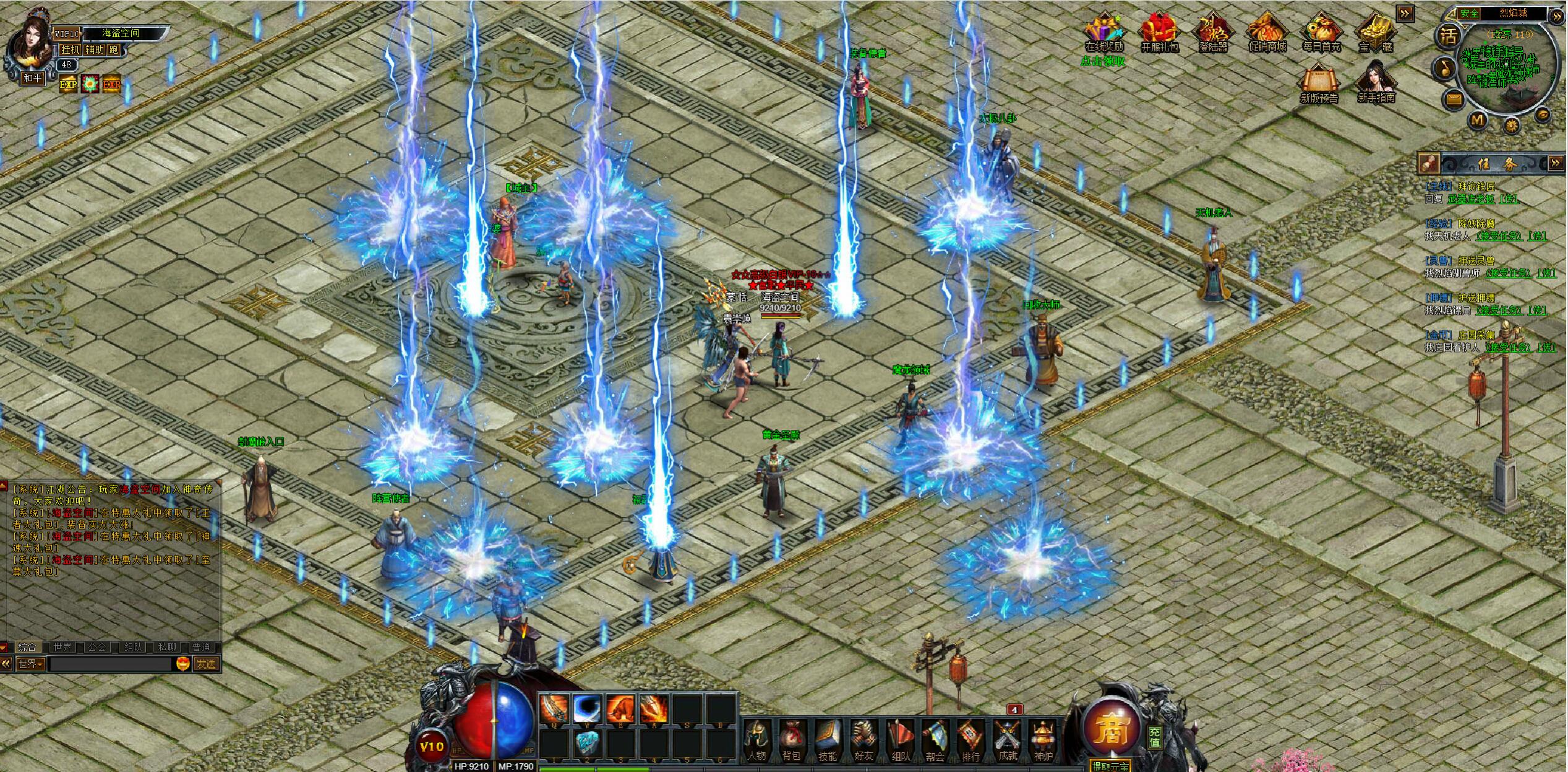Open the 帮会 guild panel
The height and width of the screenshot is (772, 1568).
coord(935,740)
